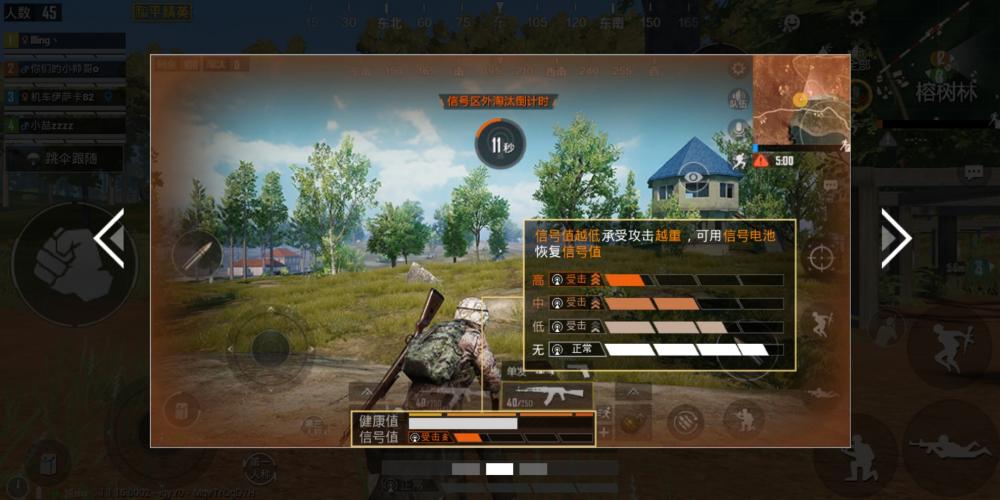Open the dimmed settings gear icon
Screen dimensions: 1000x500
(x=857, y=17)
